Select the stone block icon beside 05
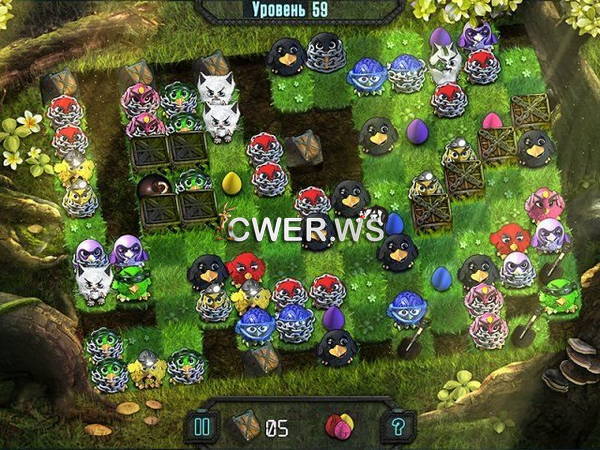 tap(246, 427)
